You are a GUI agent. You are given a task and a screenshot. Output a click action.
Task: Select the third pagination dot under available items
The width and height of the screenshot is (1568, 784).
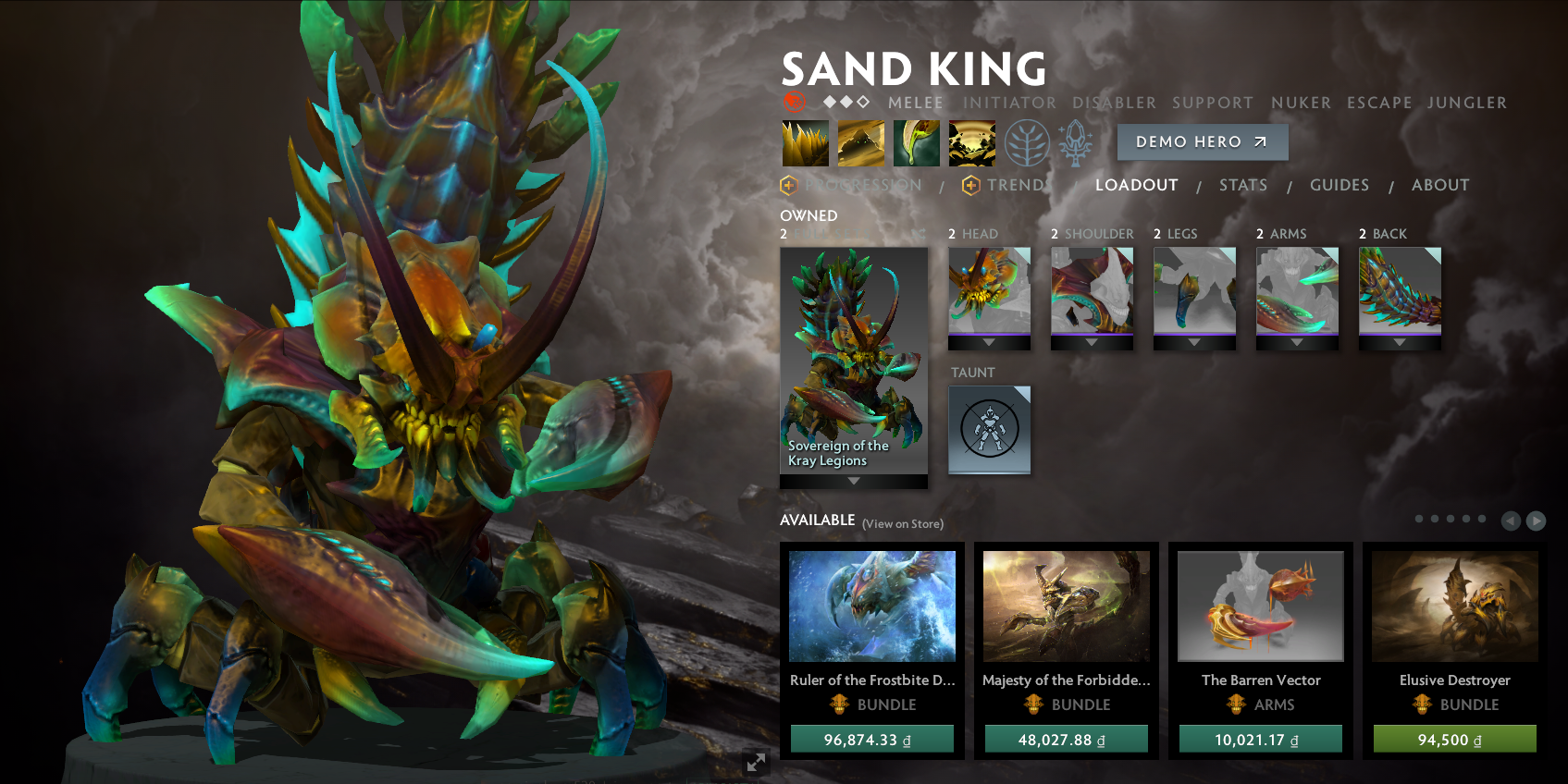[1451, 520]
